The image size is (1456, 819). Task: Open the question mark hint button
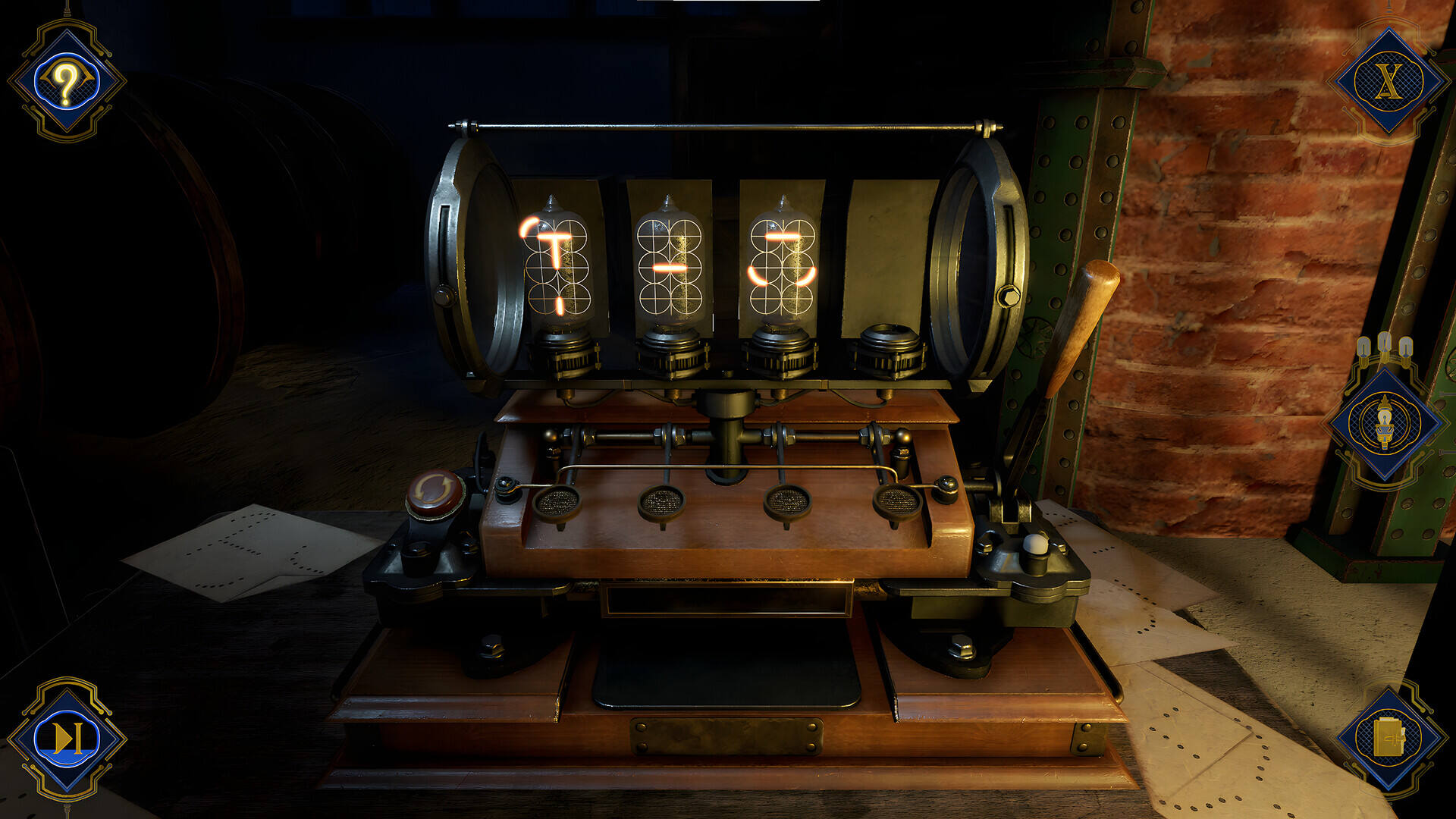click(67, 80)
